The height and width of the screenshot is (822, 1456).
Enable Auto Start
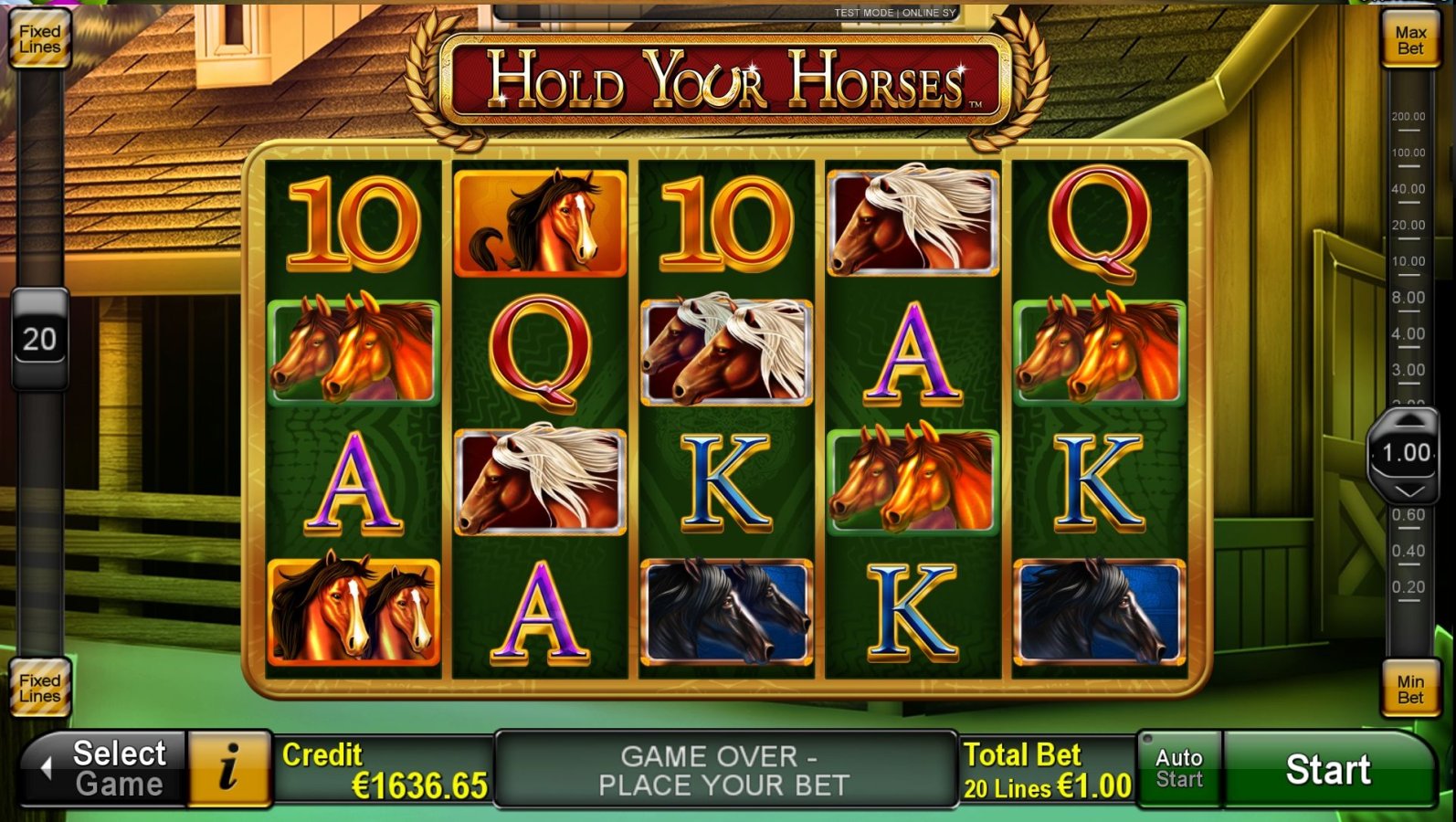point(1179,767)
